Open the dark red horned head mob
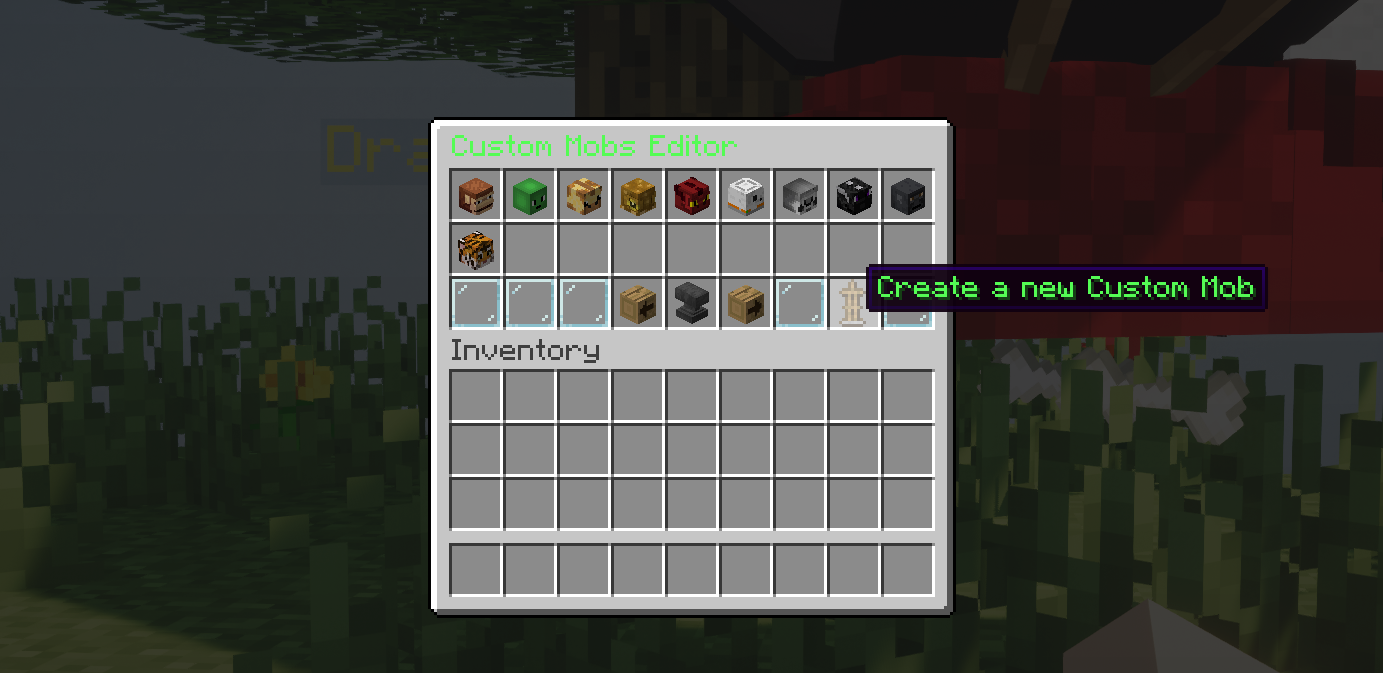 tap(691, 195)
